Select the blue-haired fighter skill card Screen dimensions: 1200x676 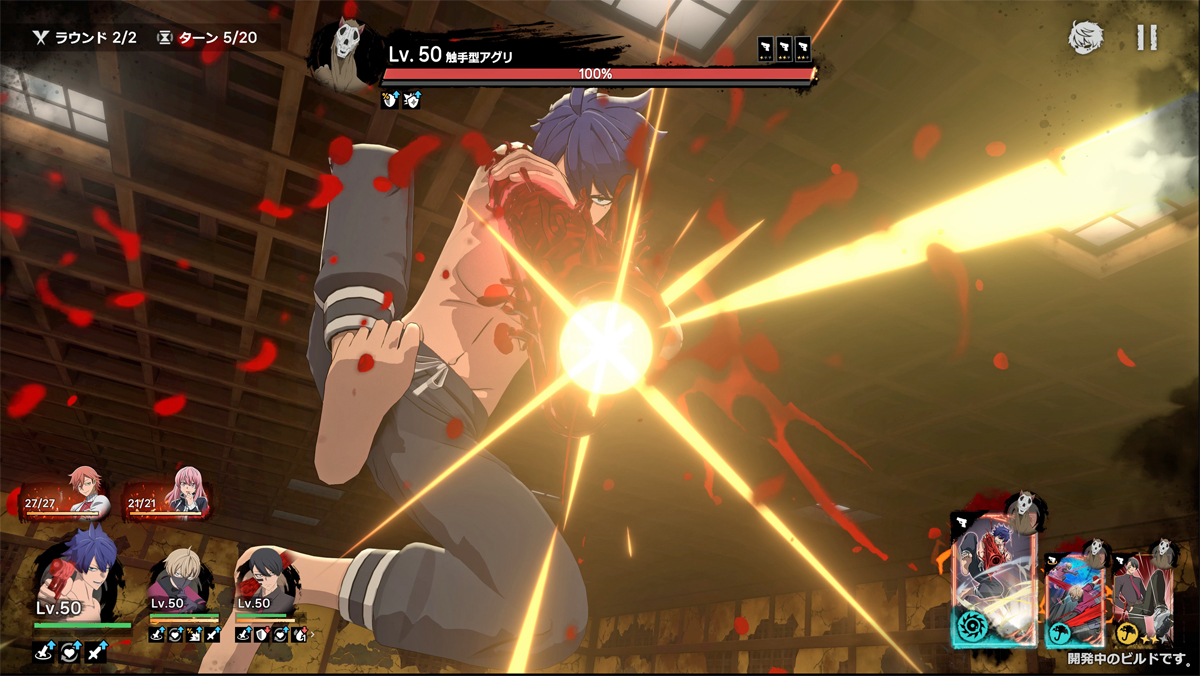pyautogui.click(x=995, y=582)
